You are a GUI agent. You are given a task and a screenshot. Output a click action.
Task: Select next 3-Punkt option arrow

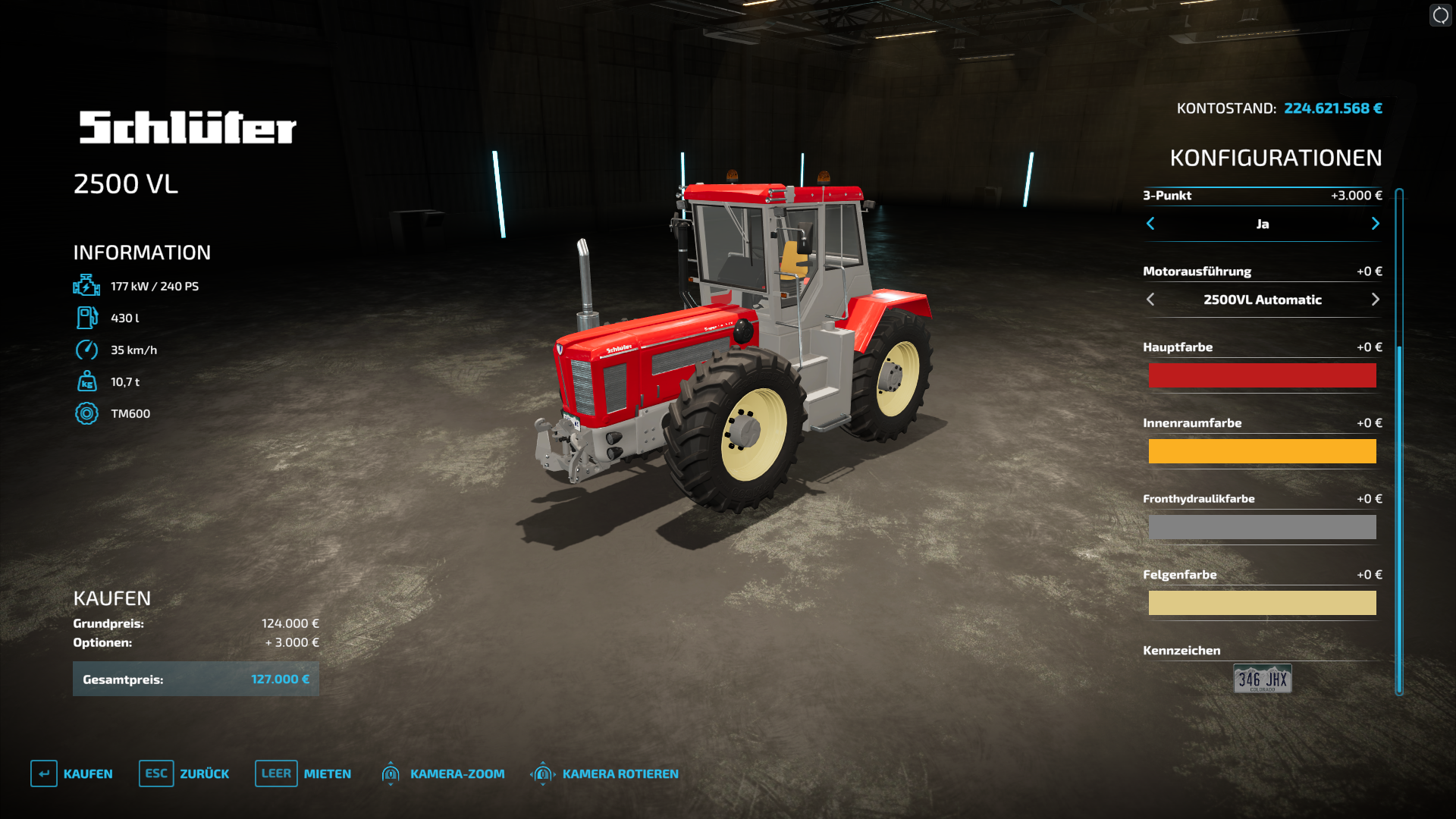tap(1375, 224)
